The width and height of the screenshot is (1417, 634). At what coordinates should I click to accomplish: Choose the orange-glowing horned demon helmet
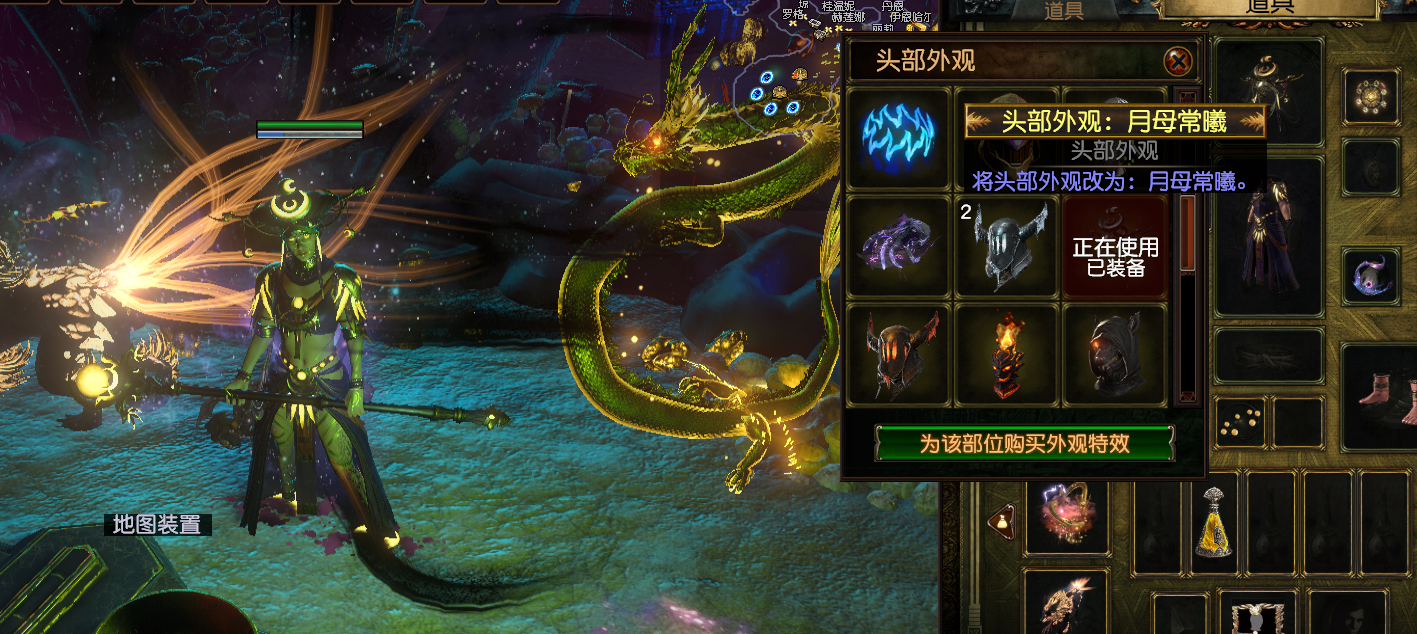(x=898, y=354)
